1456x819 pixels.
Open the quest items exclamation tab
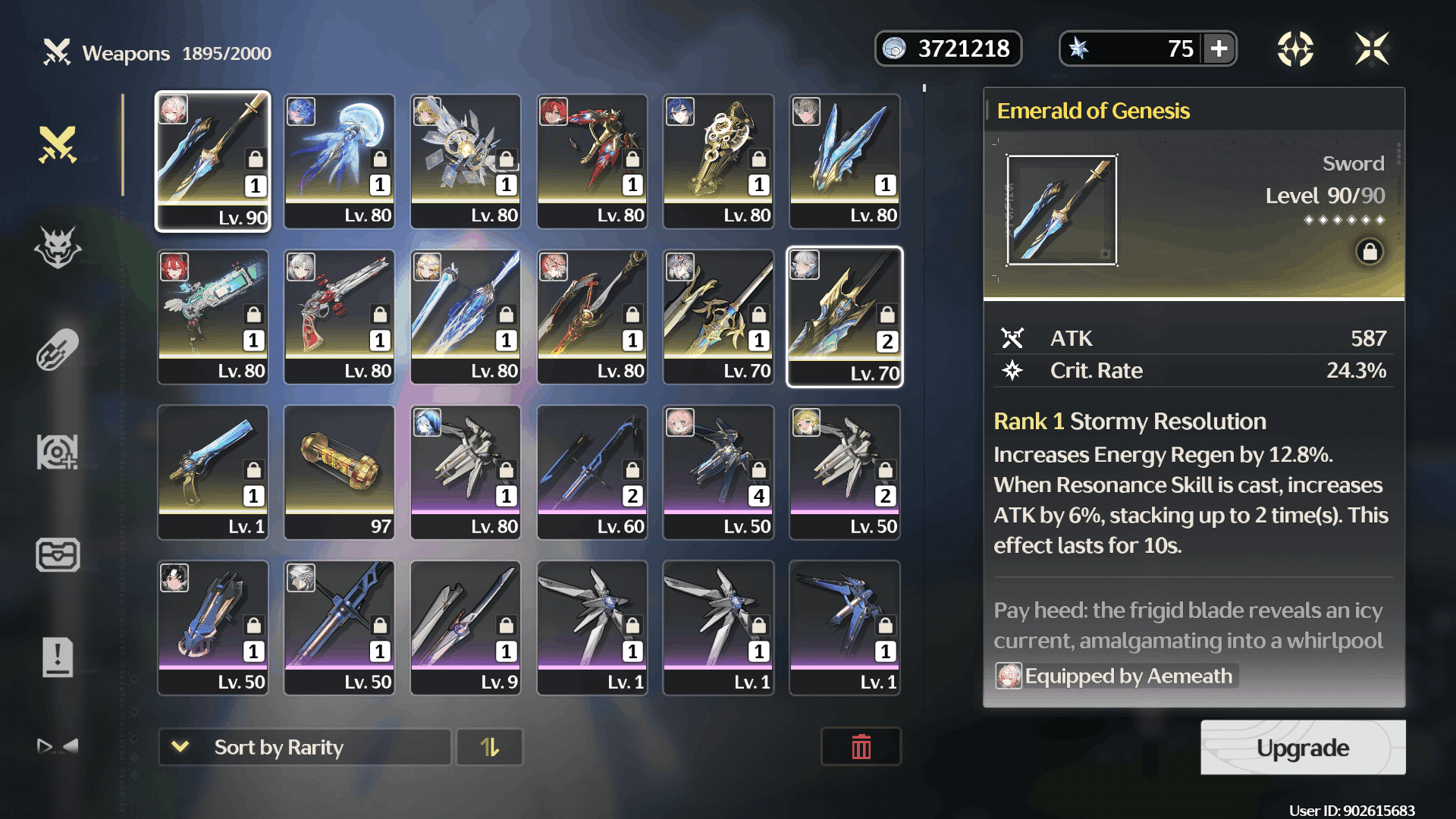click(x=58, y=657)
